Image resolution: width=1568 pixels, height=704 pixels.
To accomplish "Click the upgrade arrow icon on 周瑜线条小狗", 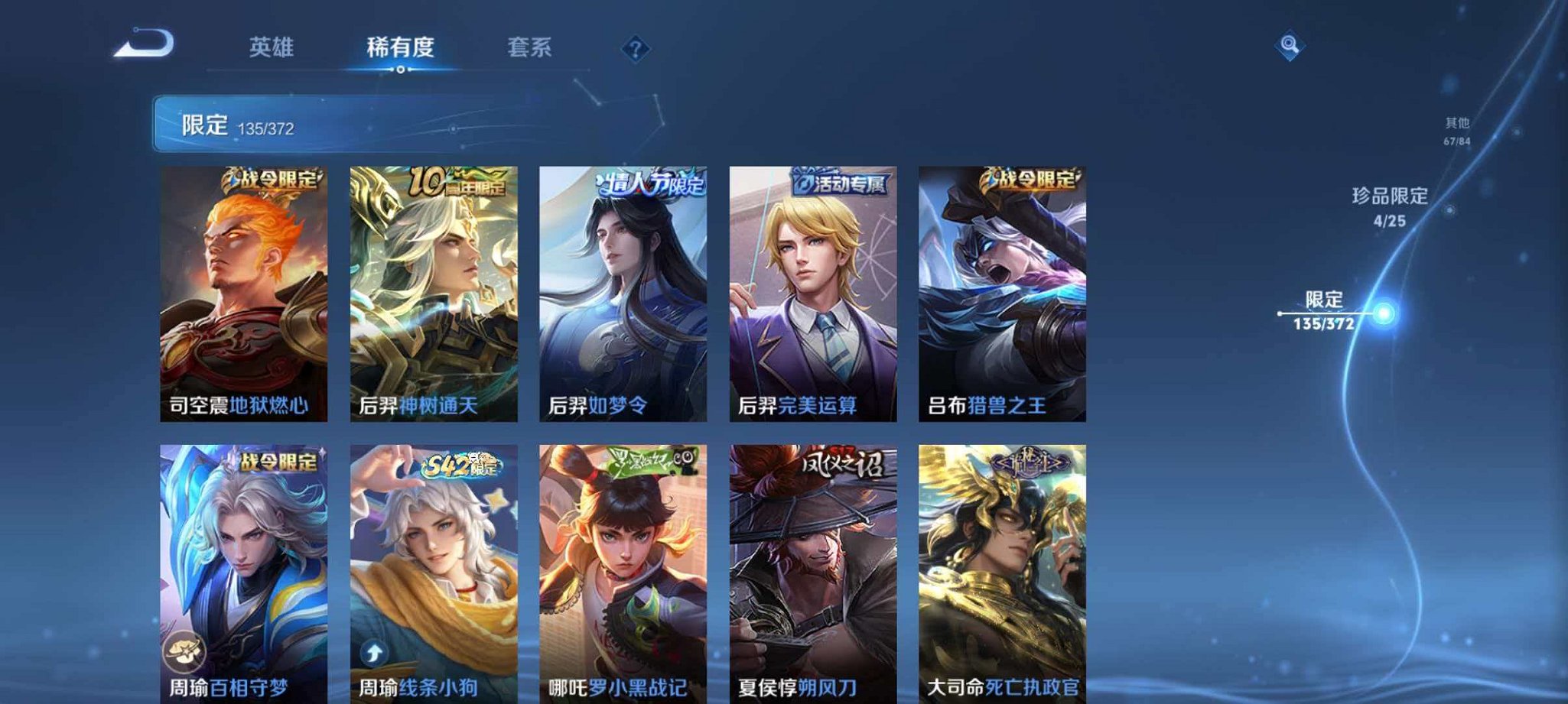I will [375, 654].
